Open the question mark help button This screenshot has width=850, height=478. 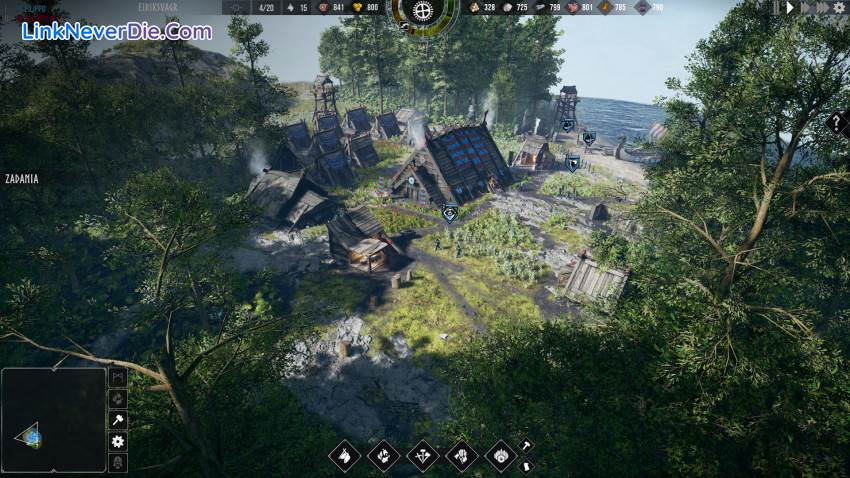pyautogui.click(x=838, y=123)
